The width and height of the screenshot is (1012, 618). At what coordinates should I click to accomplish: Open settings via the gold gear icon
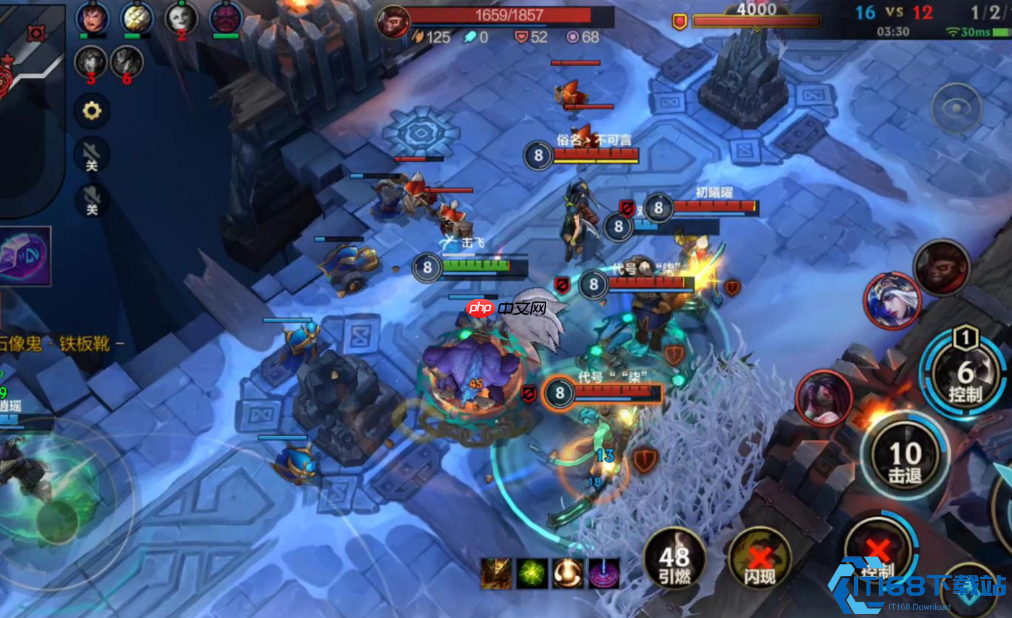point(92,110)
